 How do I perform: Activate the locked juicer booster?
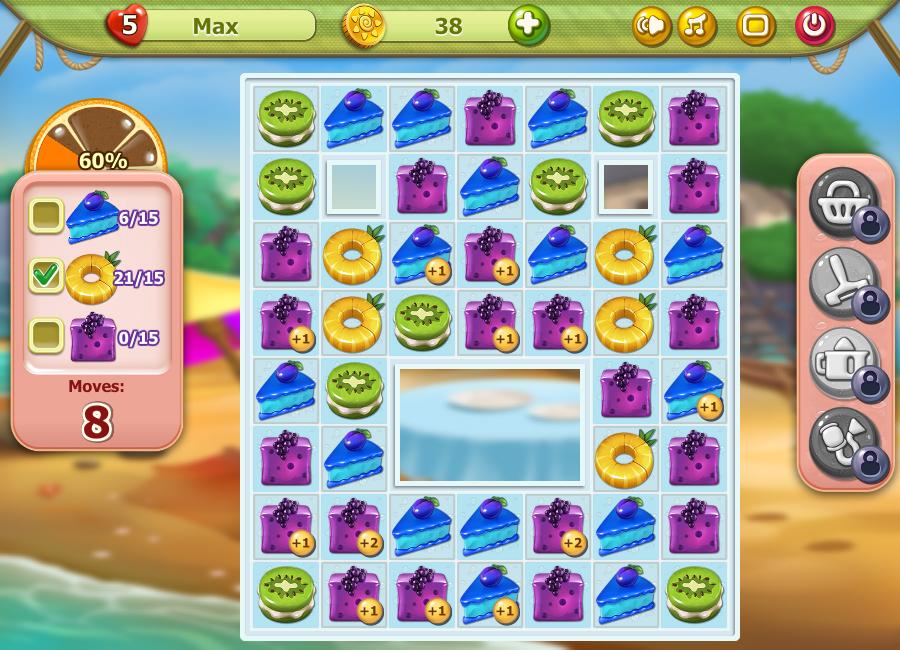point(845,362)
